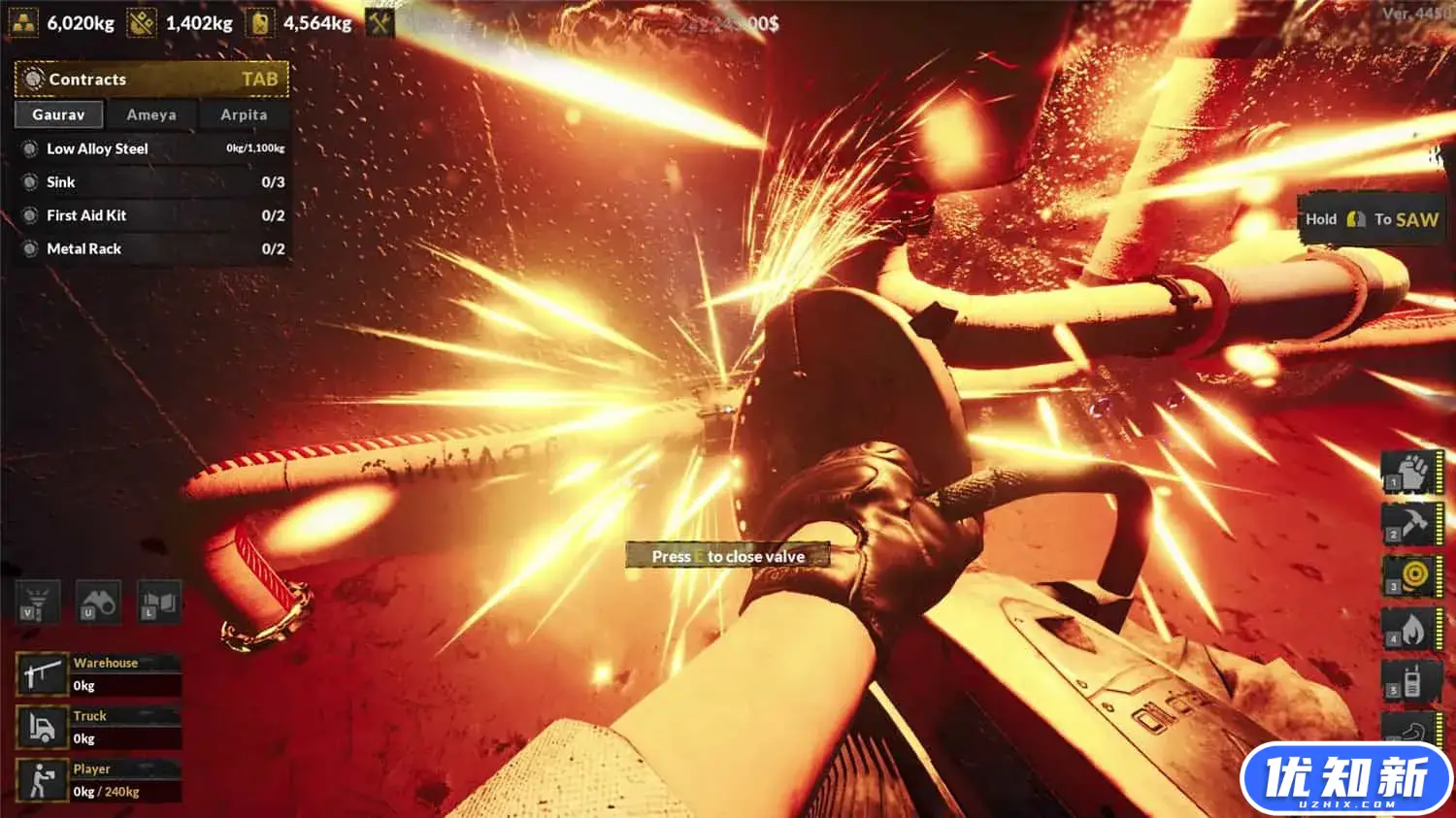
Task: Open the Contracts panel header
Action: click(152, 80)
